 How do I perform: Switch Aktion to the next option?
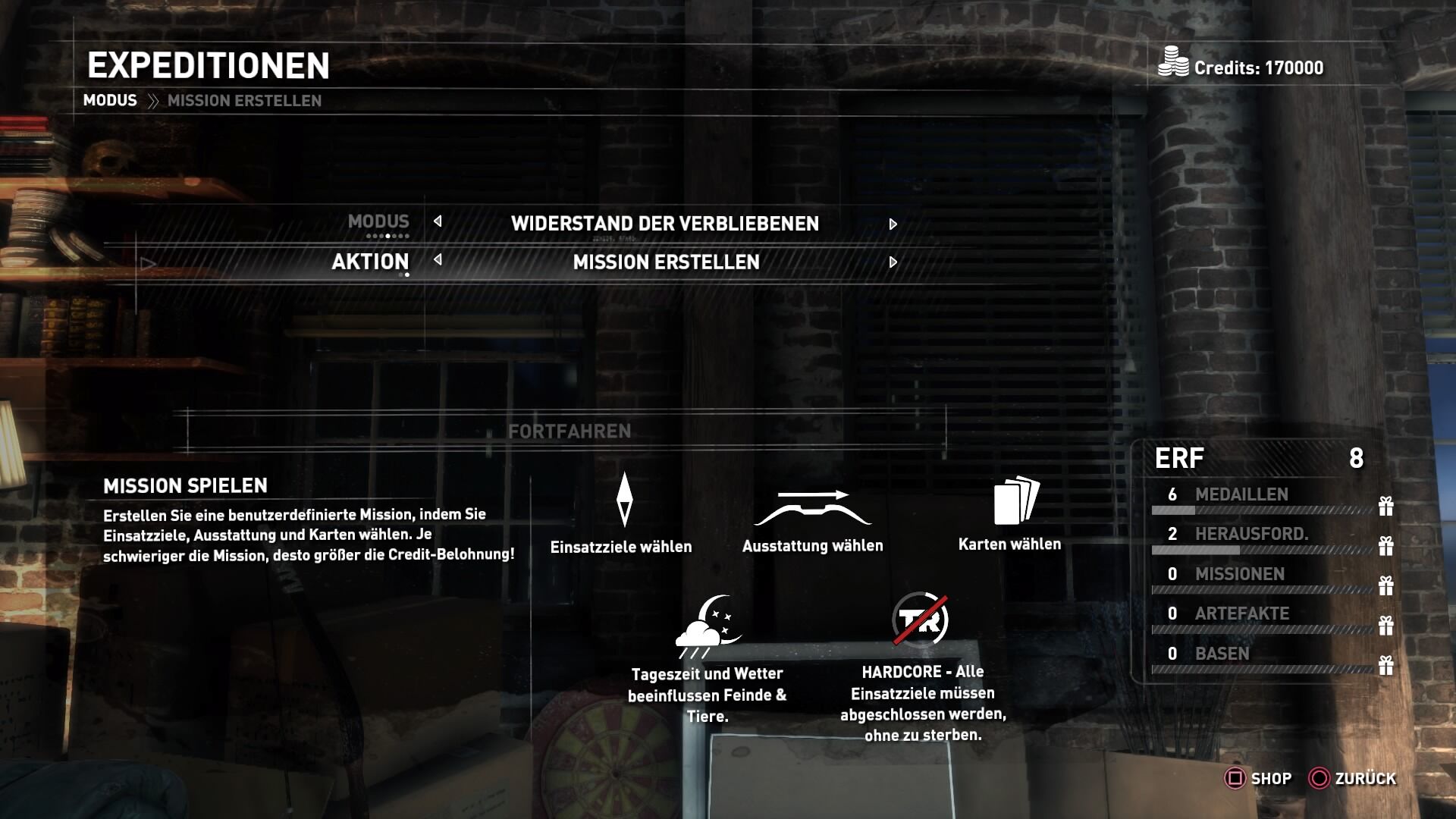click(893, 262)
